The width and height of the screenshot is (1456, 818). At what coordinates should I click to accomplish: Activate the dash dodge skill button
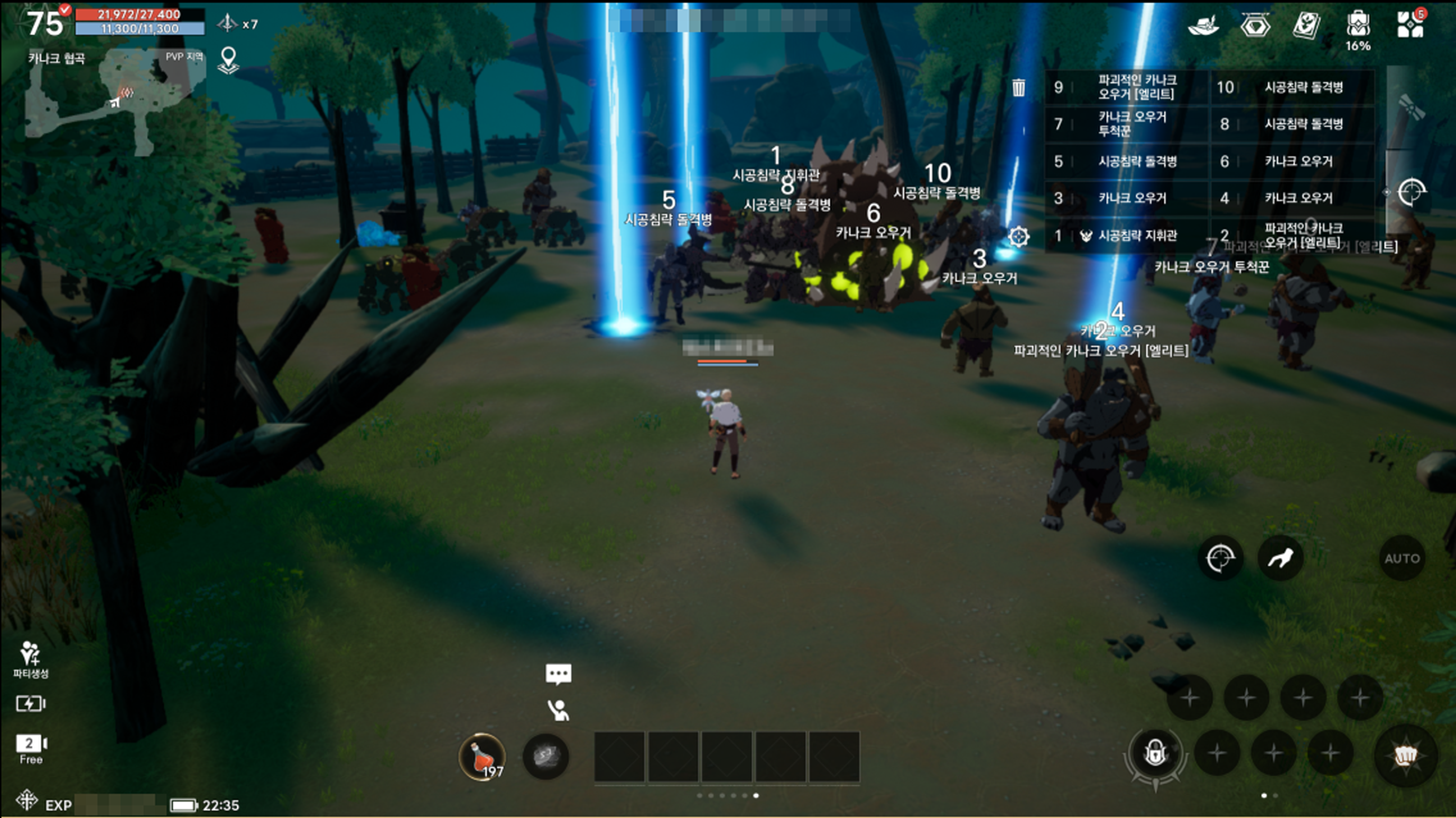[1281, 559]
